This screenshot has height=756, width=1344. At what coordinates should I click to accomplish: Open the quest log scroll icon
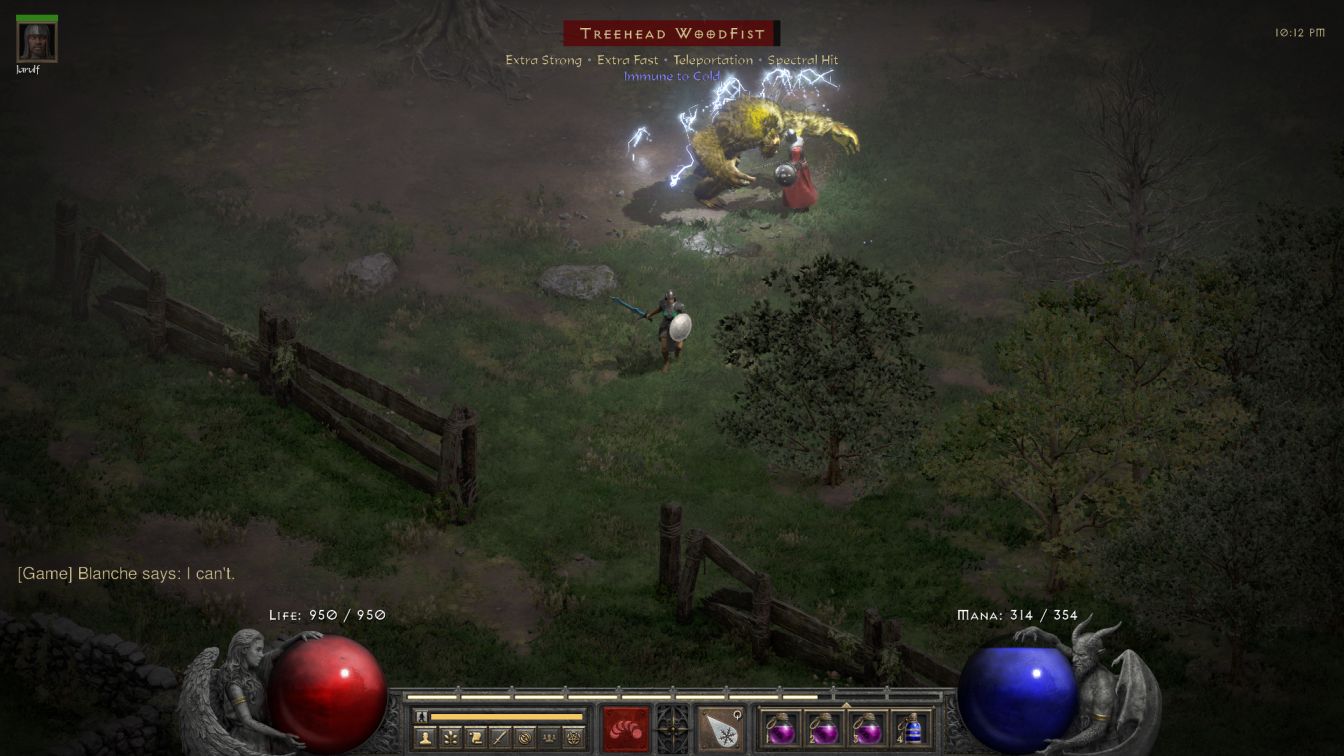474,738
